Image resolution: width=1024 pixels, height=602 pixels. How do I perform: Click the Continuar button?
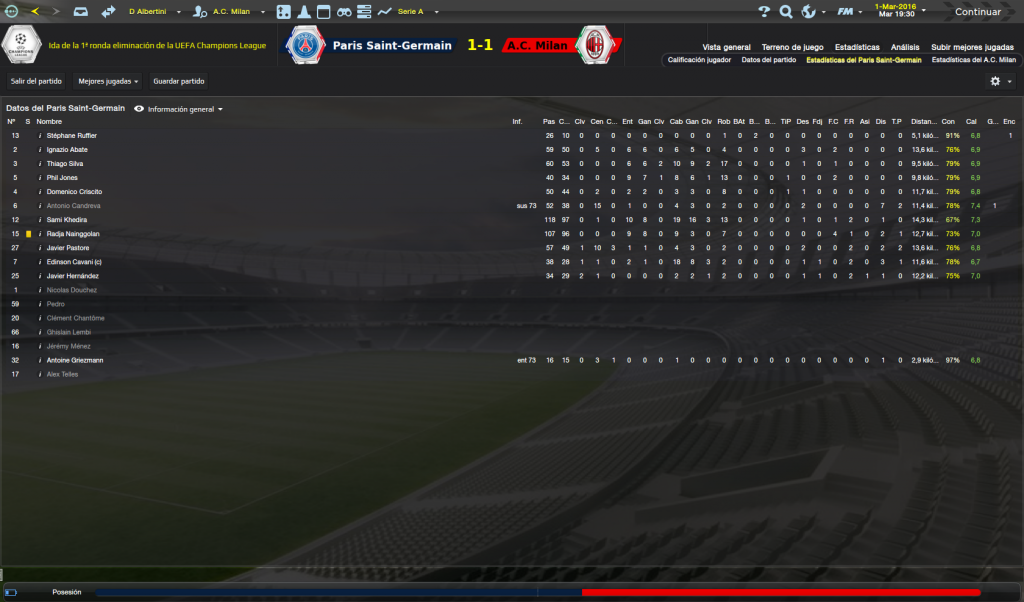coord(976,12)
